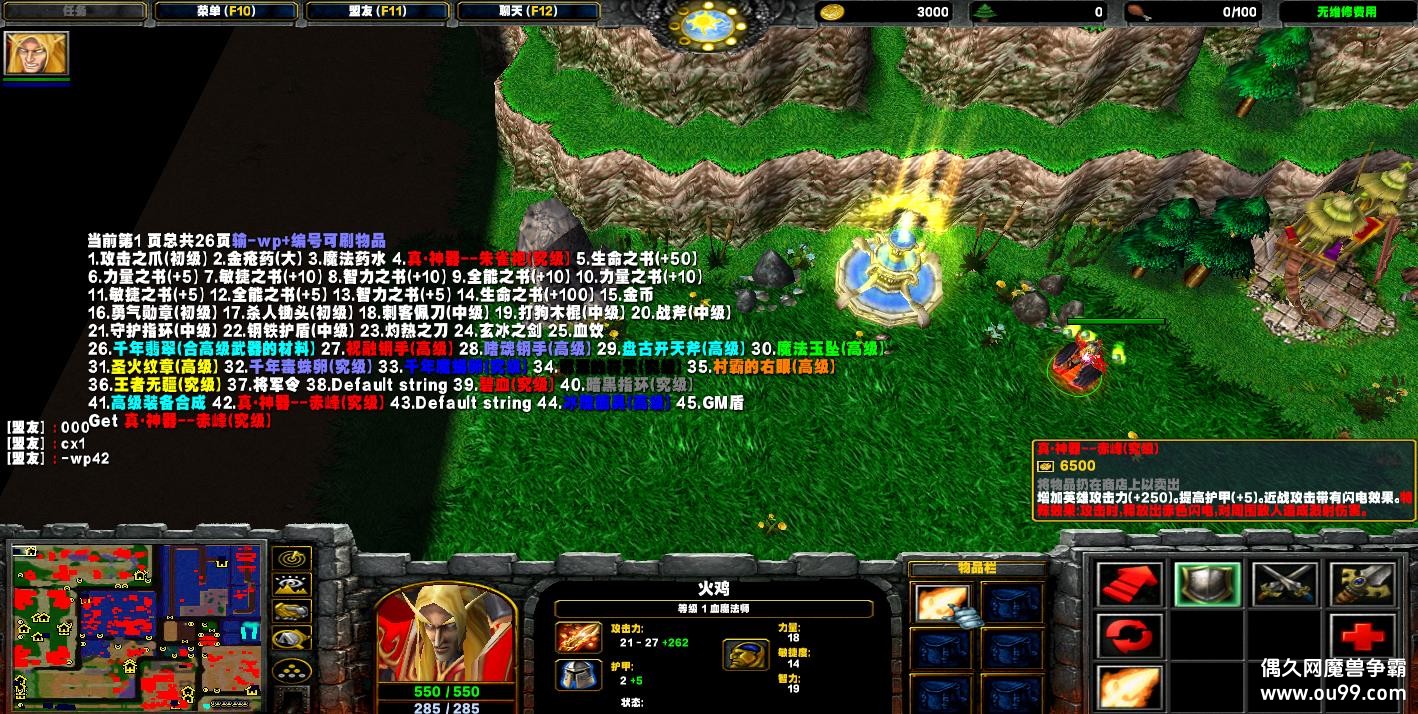Screen dimensions: 1418x714
Task: Open the 菜单 (F10) game menu
Action: tap(227, 12)
